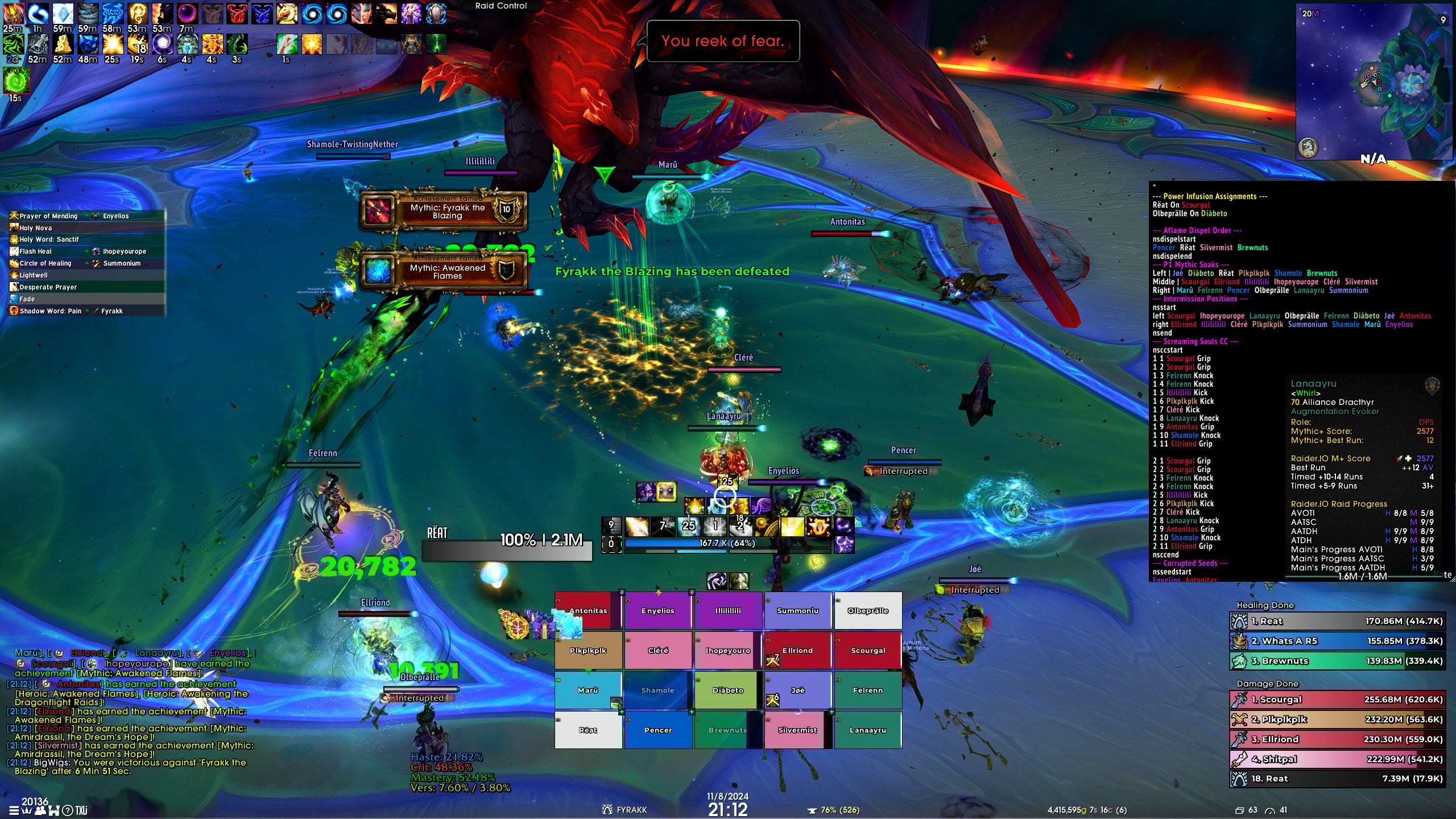Viewport: 1456px width, 819px height.
Task: Target Enyelios raid frame
Action: point(658,610)
